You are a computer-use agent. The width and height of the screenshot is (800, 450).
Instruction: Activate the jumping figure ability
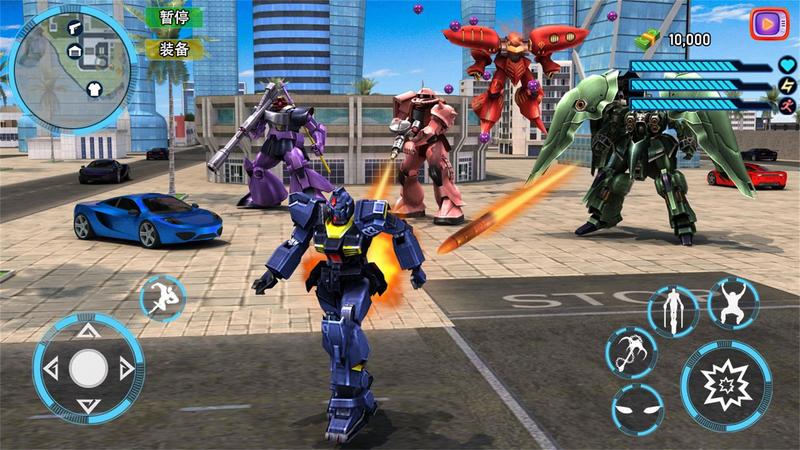[x=733, y=300]
